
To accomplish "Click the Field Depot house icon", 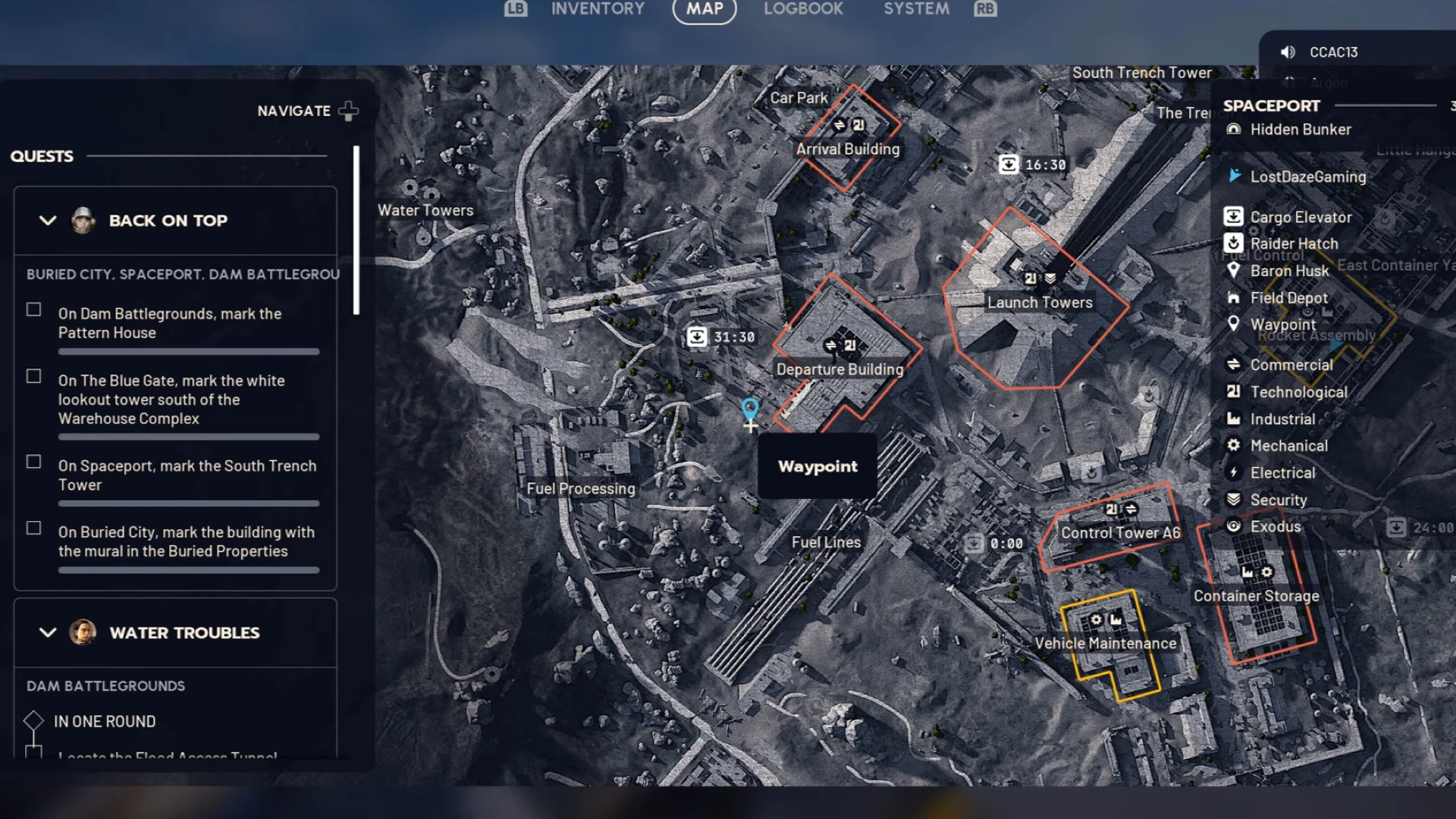I will point(1235,297).
